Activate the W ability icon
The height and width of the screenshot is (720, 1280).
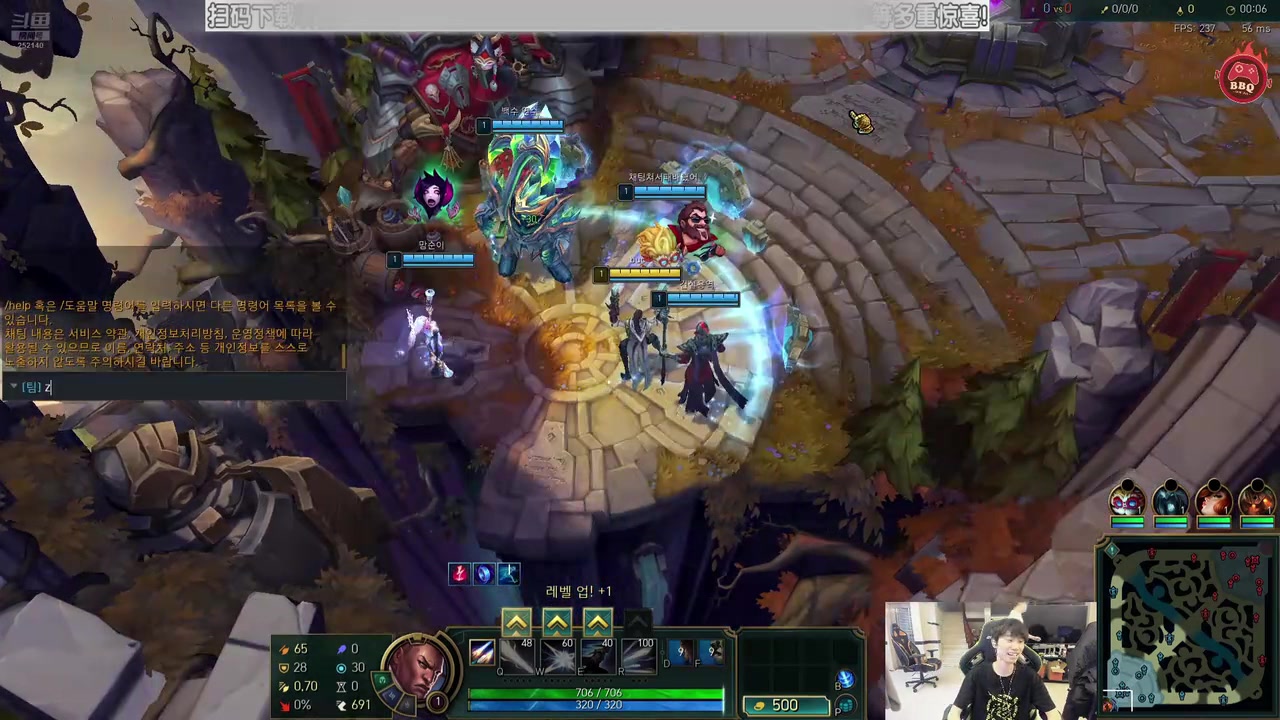[557, 656]
